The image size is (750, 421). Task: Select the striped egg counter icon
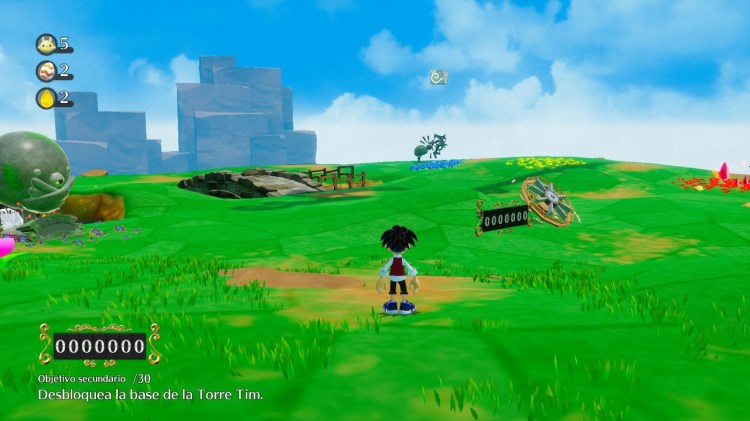coord(46,71)
